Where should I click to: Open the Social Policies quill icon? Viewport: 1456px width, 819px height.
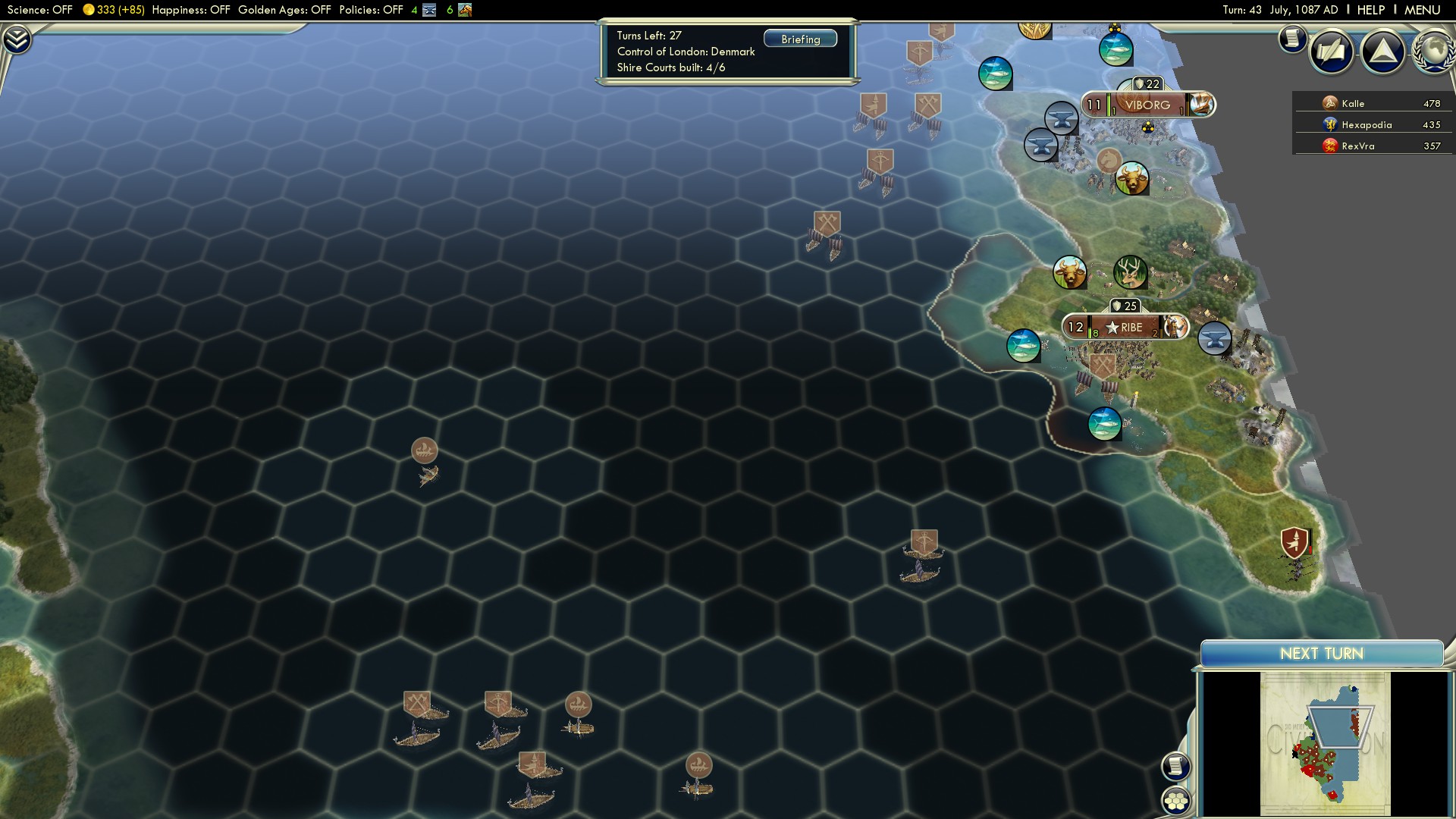(x=1331, y=52)
